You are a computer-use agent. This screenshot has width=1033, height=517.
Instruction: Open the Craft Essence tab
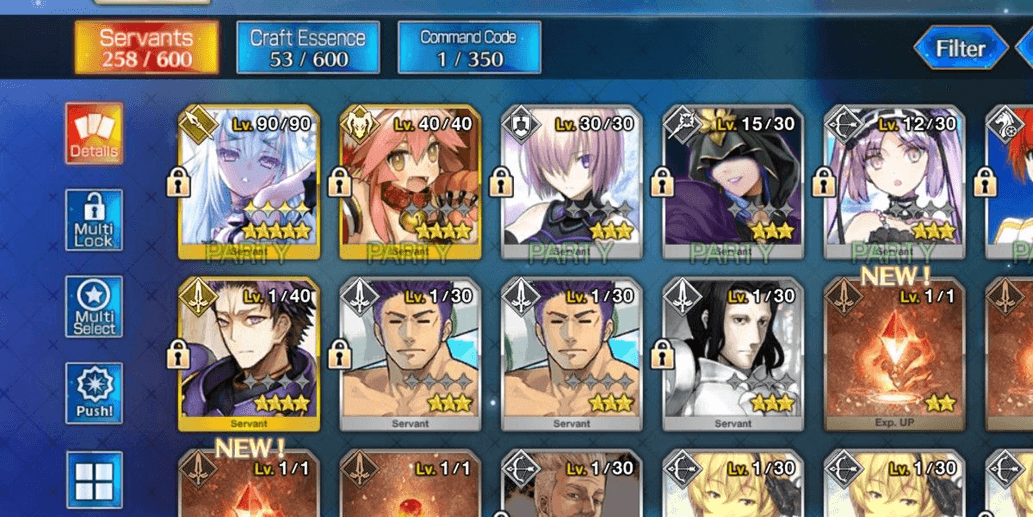308,48
